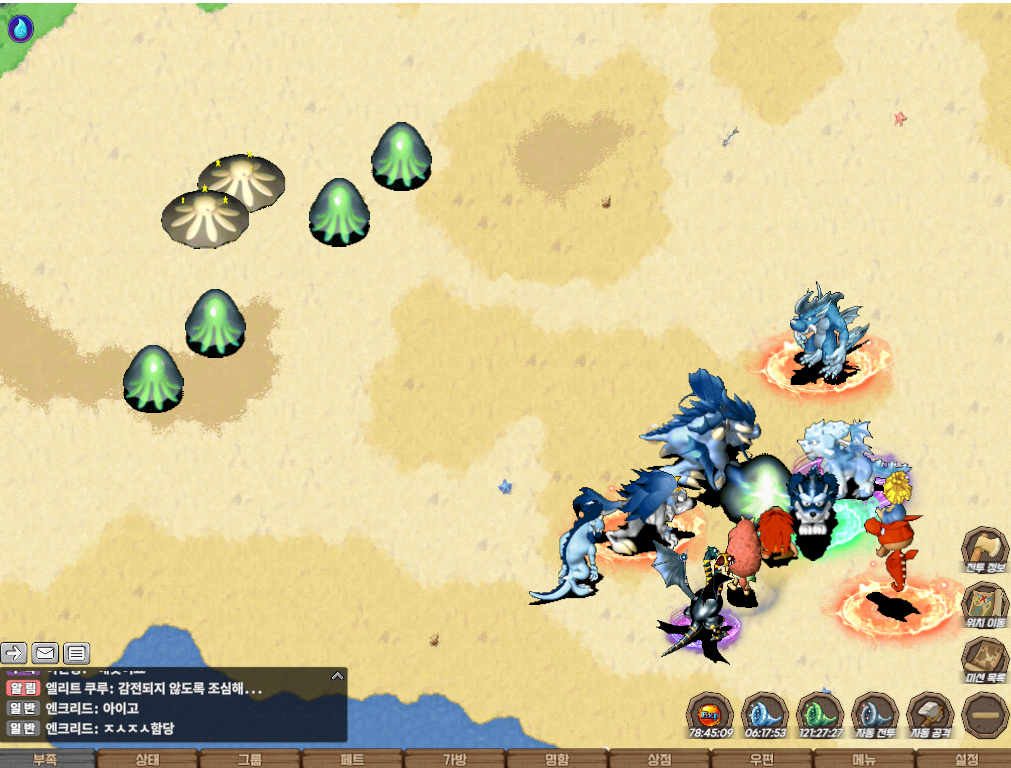Open the 상점 (shop) menu
This screenshot has height=768, width=1011.
658,759
